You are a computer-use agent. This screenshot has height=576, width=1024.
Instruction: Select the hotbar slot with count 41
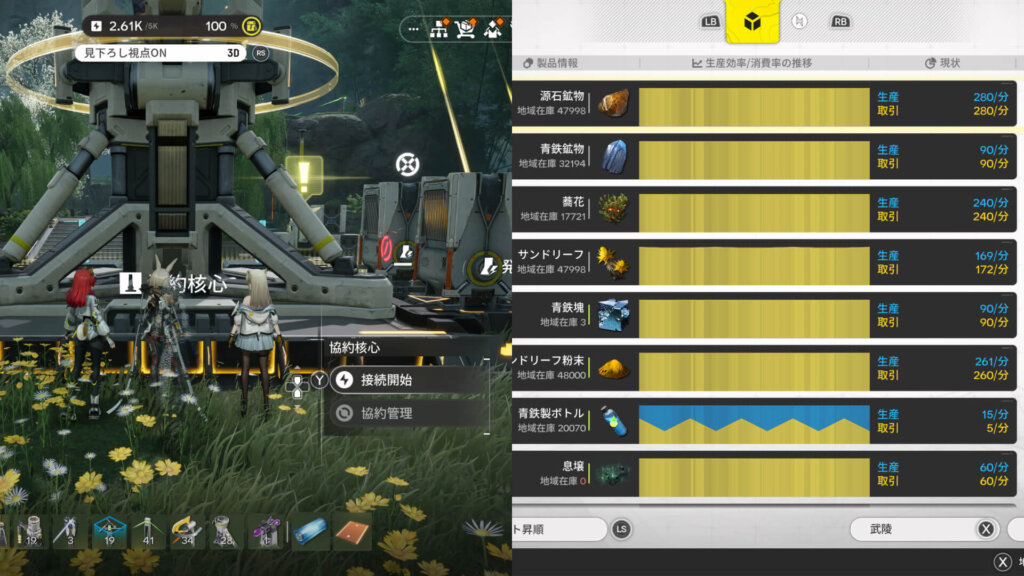point(149,532)
